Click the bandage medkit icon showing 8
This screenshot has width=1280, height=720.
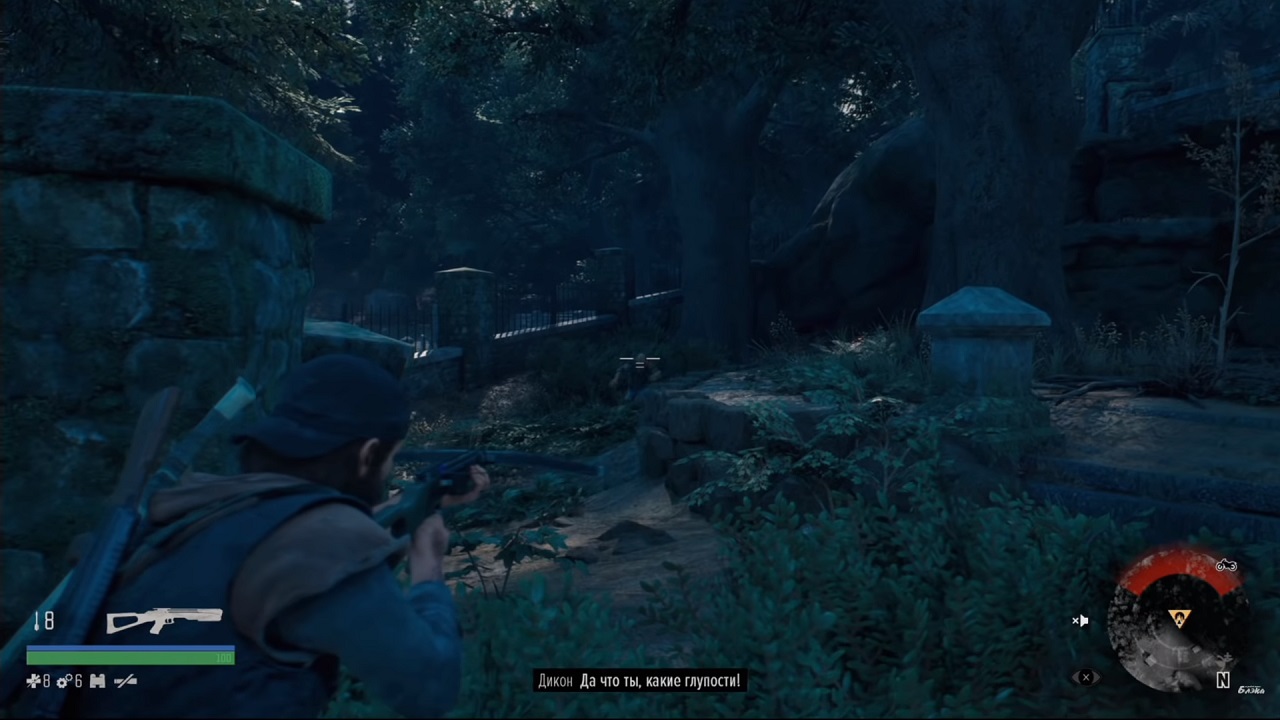pyautogui.click(x=34, y=681)
